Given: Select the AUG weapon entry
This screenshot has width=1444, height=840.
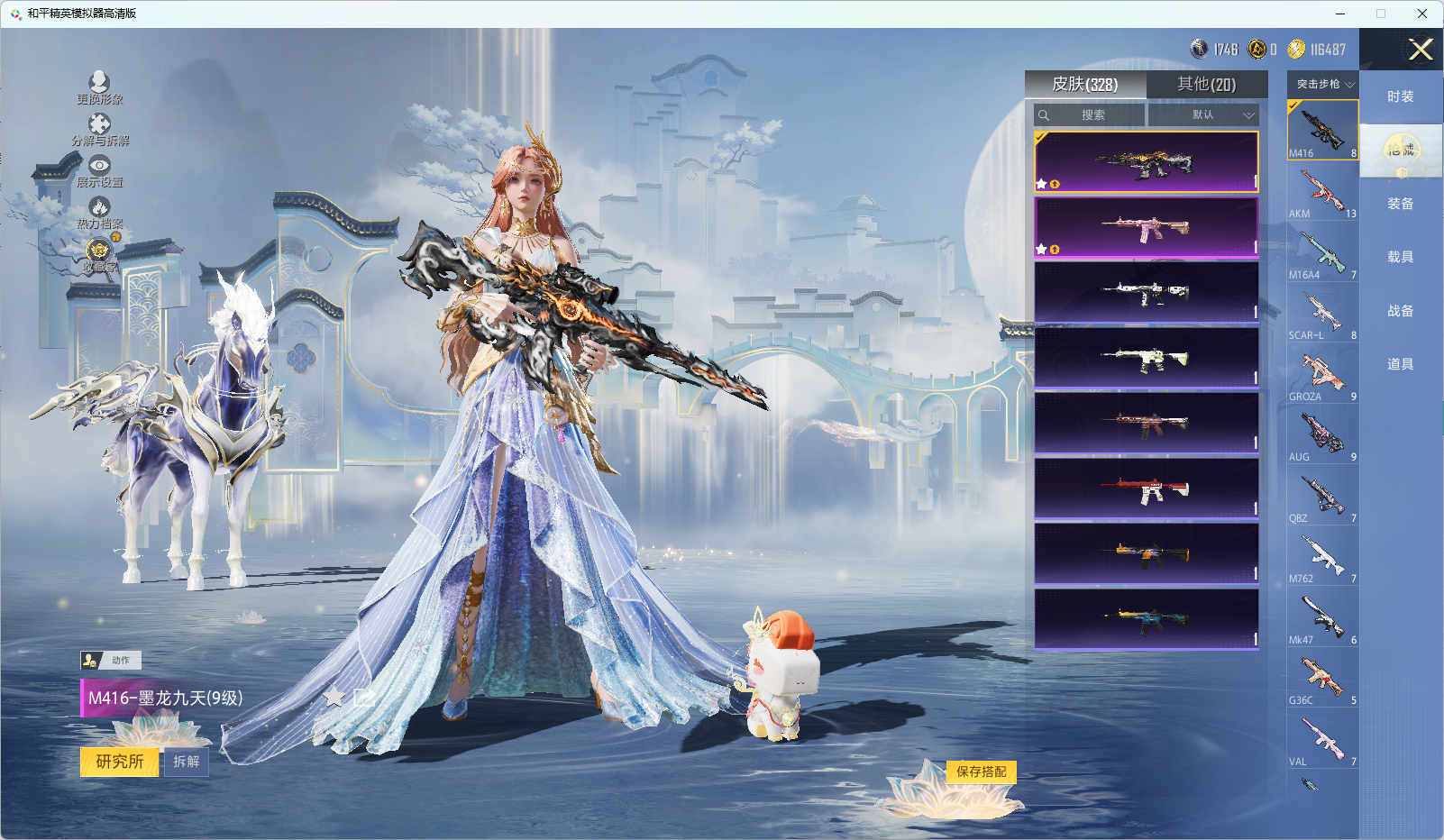Looking at the screenshot, I should (1322, 435).
